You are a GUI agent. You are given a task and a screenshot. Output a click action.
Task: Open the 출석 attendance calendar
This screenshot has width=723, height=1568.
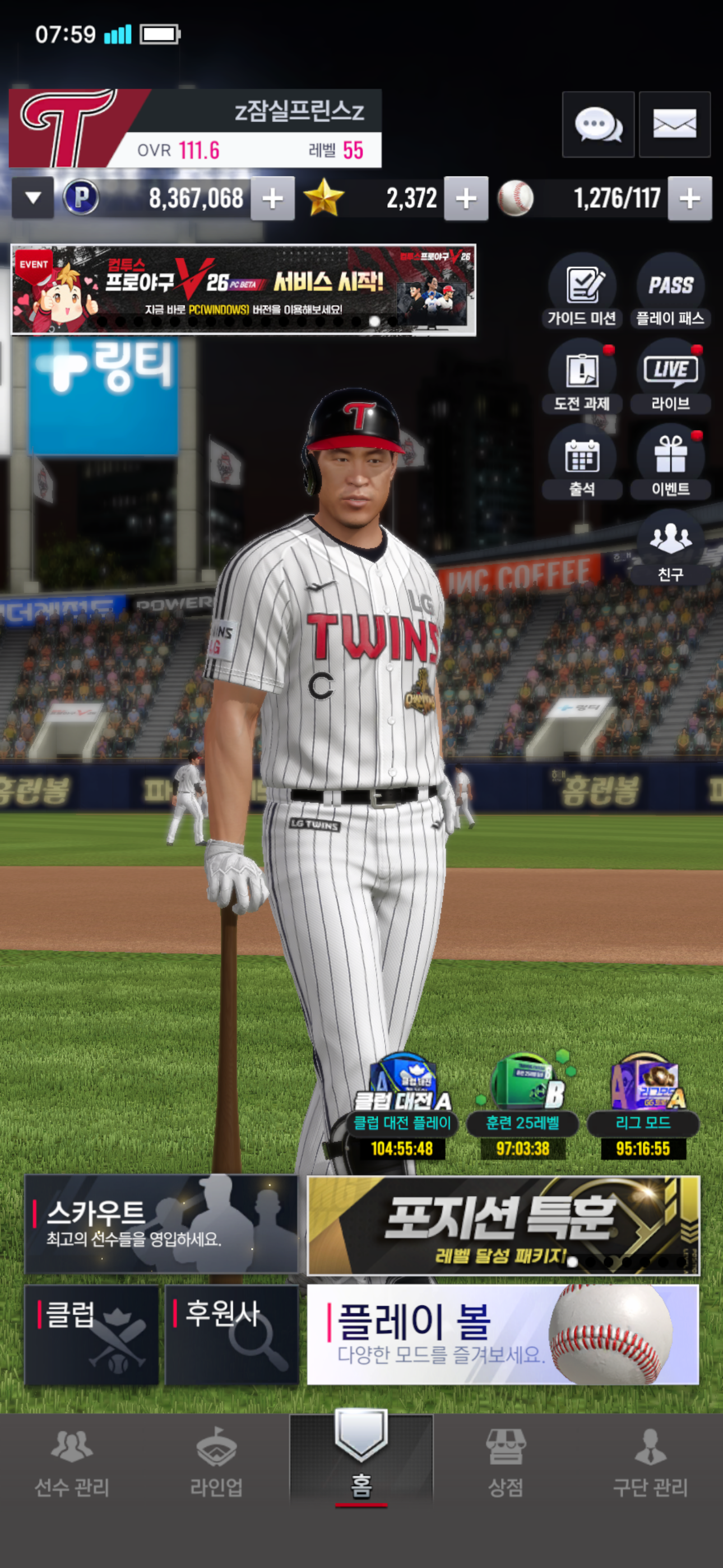pos(582,463)
